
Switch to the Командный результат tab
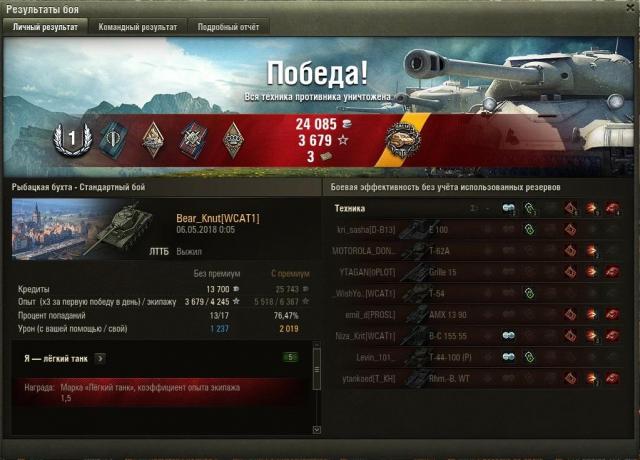tap(138, 27)
